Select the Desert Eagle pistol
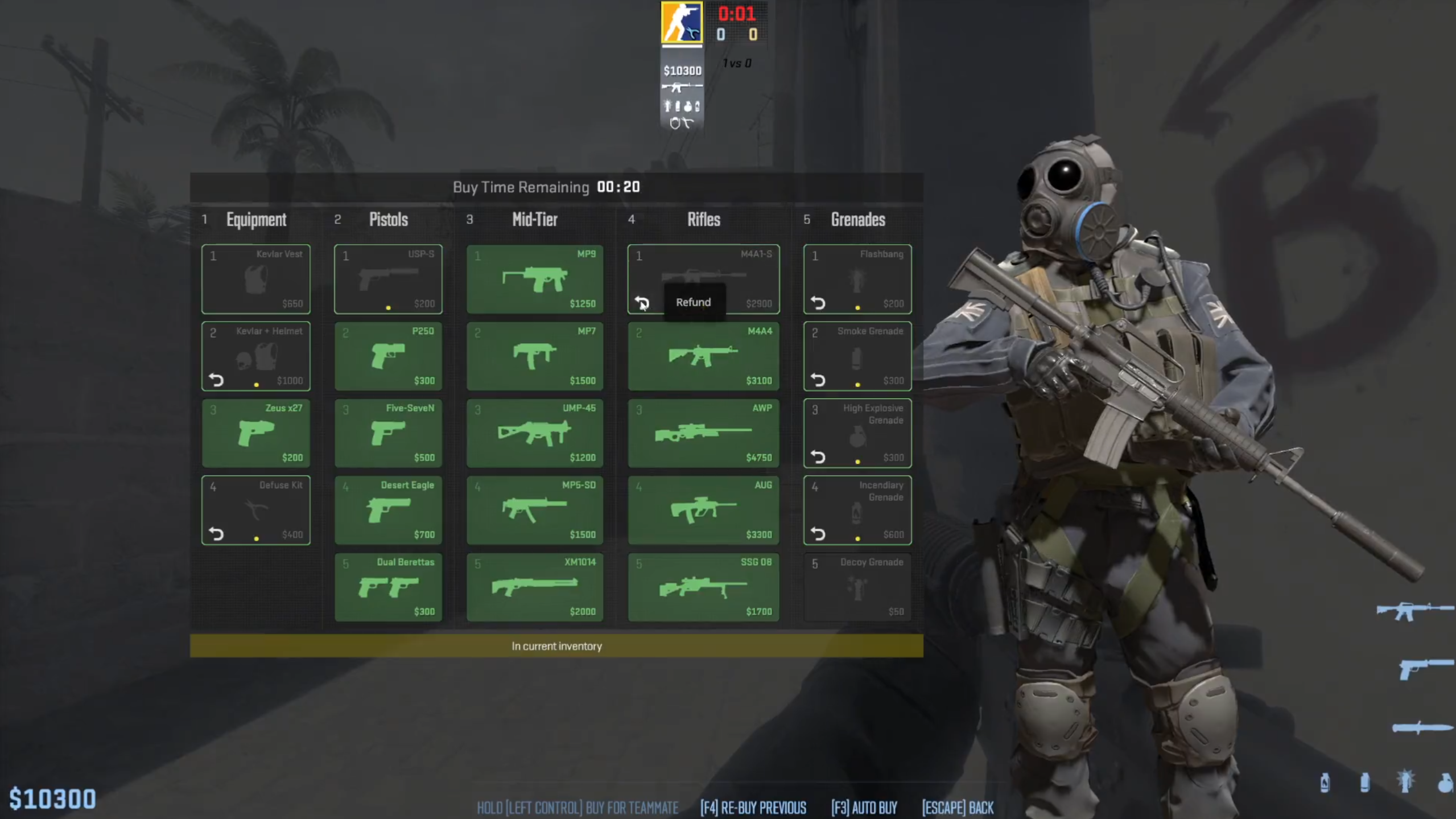The image size is (1456, 819). tap(389, 509)
